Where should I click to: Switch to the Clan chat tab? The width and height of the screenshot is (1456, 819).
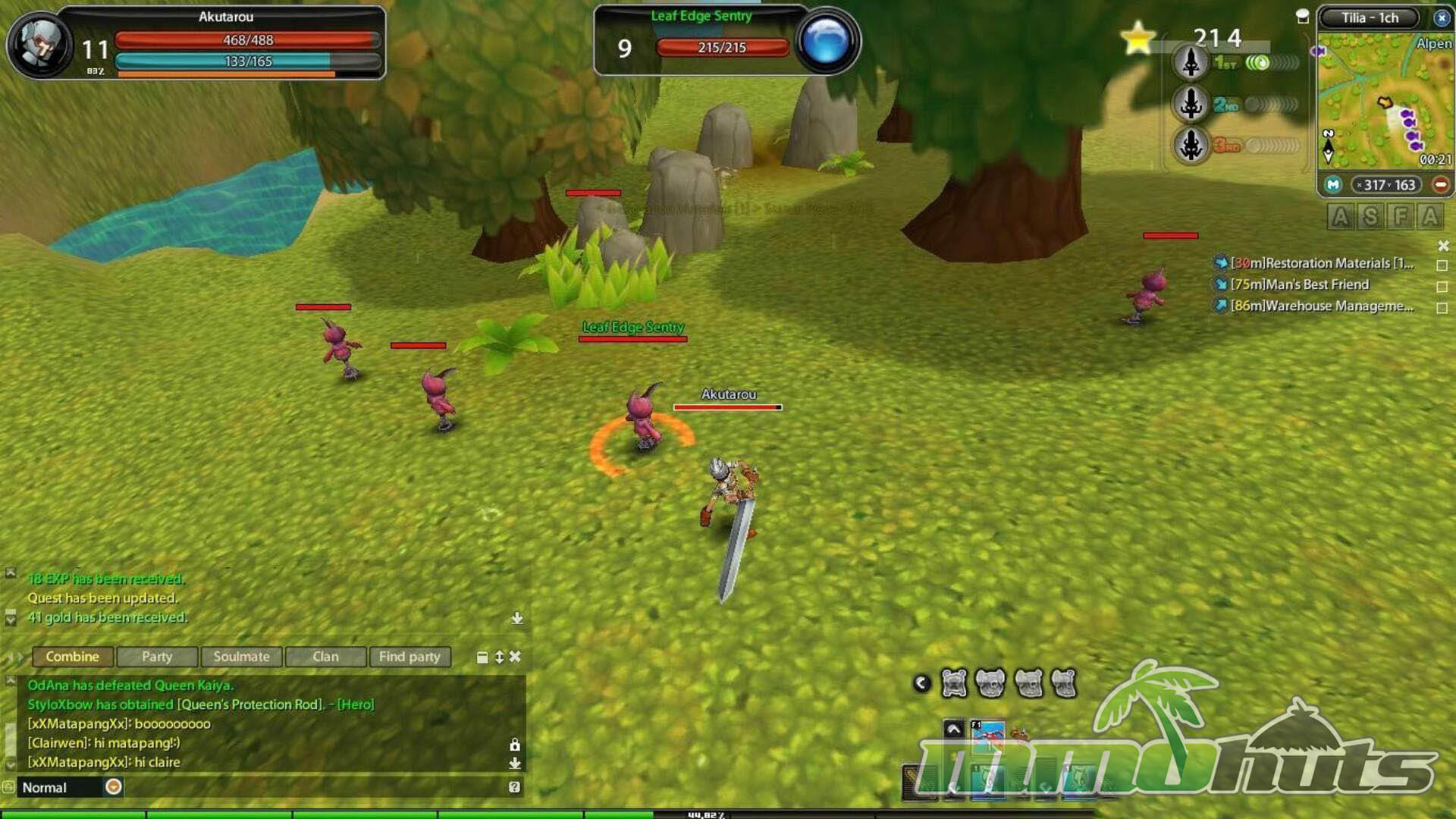325,657
